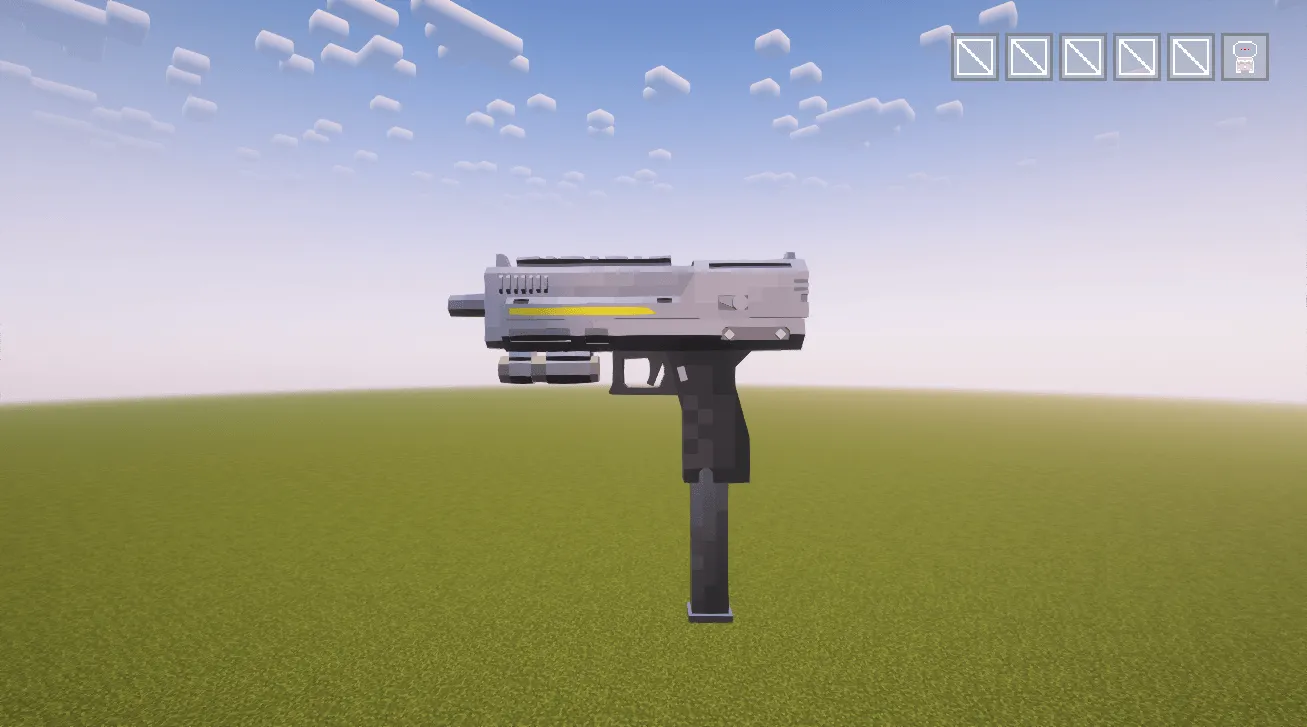Select the first barrier block hotbar slot
This screenshot has height=727, width=1307.
[x=974, y=58]
